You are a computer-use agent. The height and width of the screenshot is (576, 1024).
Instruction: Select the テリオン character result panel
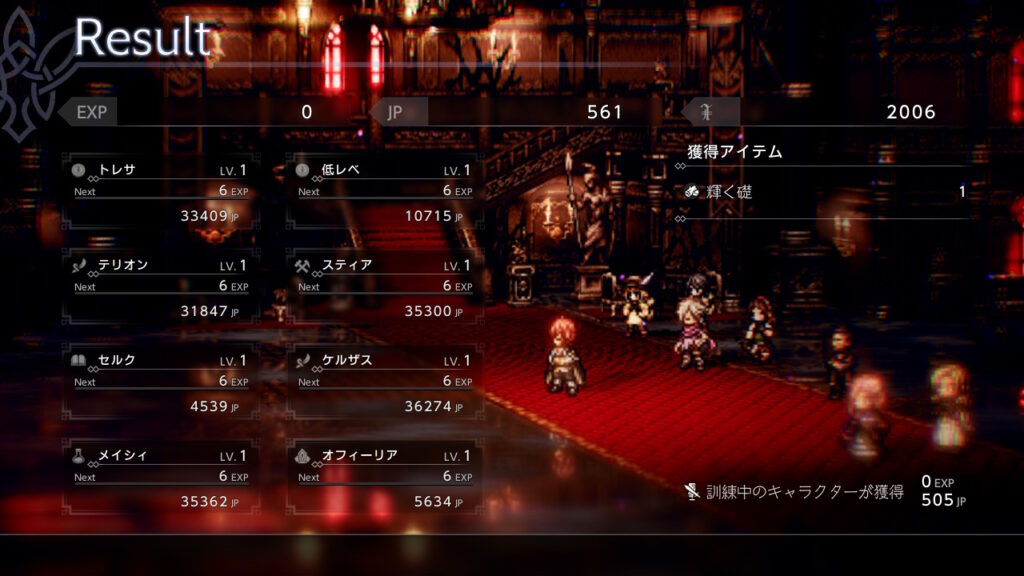[159, 287]
